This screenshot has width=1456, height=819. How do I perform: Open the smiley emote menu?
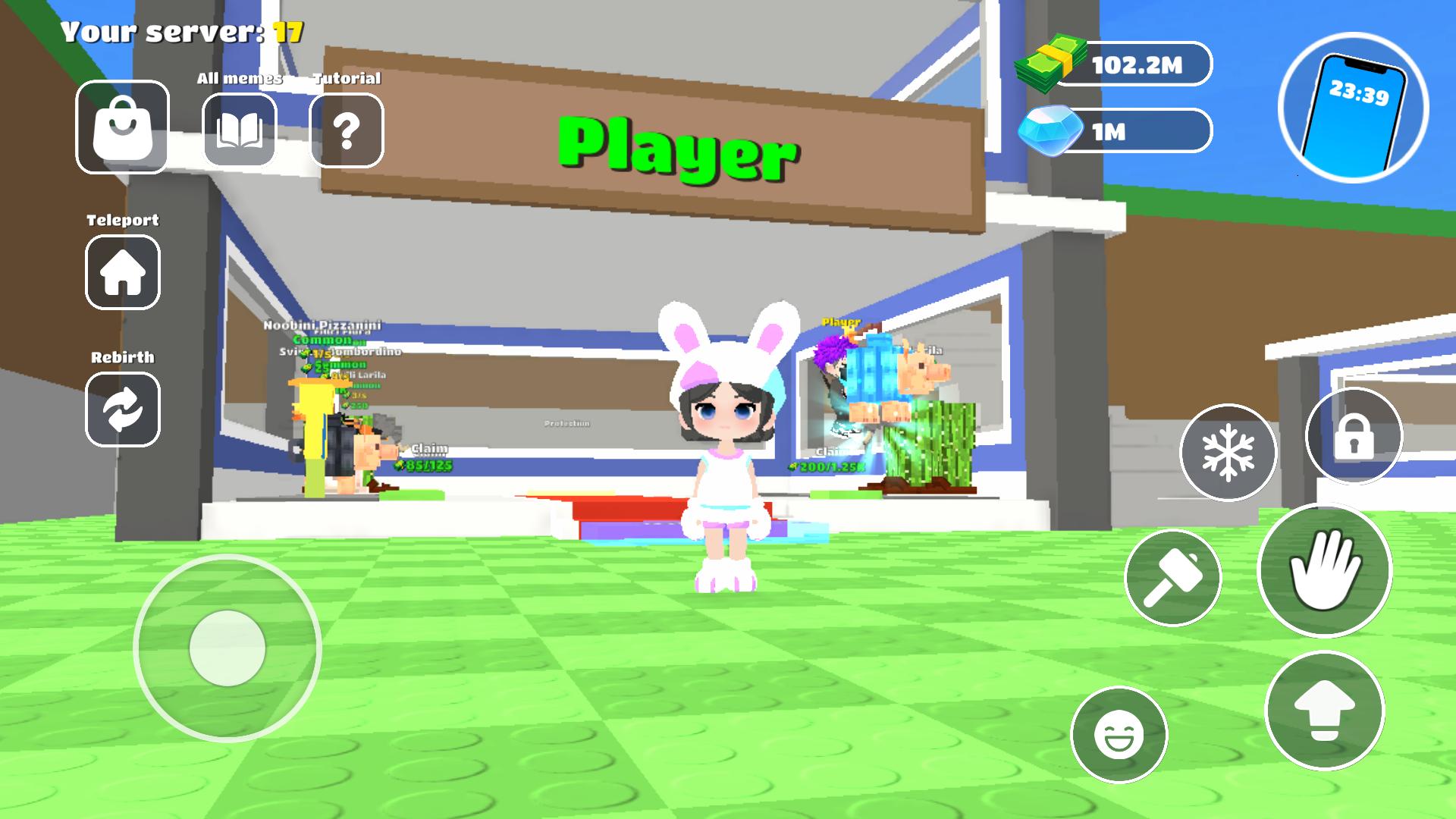[x=1119, y=734]
